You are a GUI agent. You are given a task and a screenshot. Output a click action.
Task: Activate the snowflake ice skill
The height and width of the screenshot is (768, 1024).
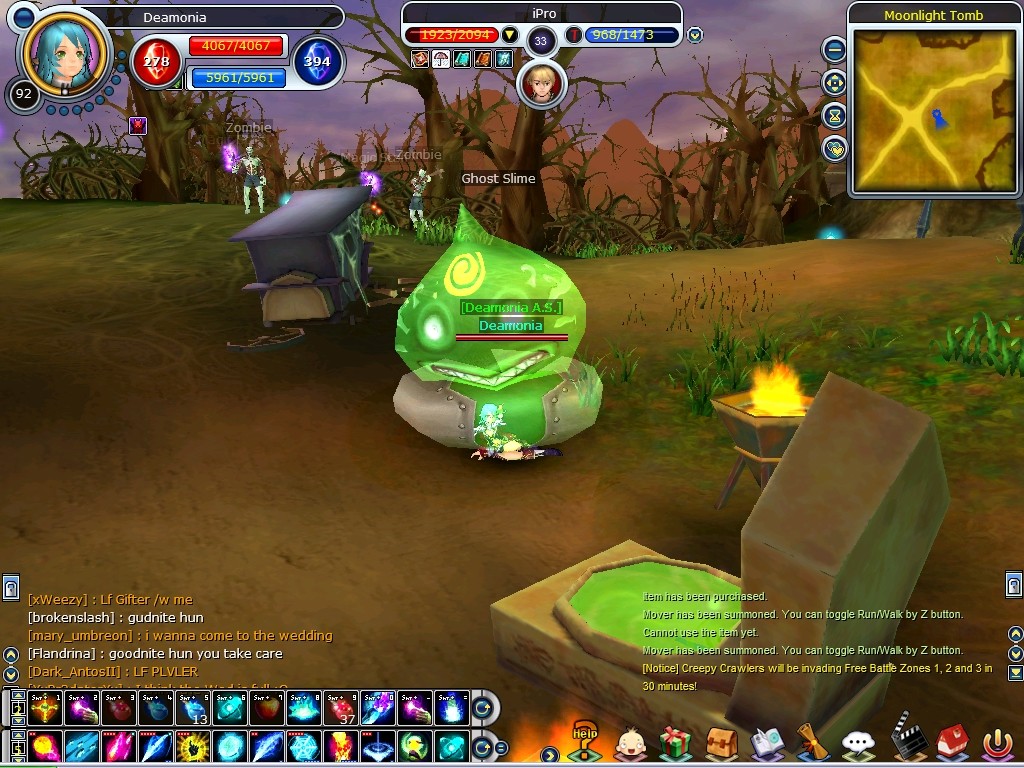(x=304, y=747)
